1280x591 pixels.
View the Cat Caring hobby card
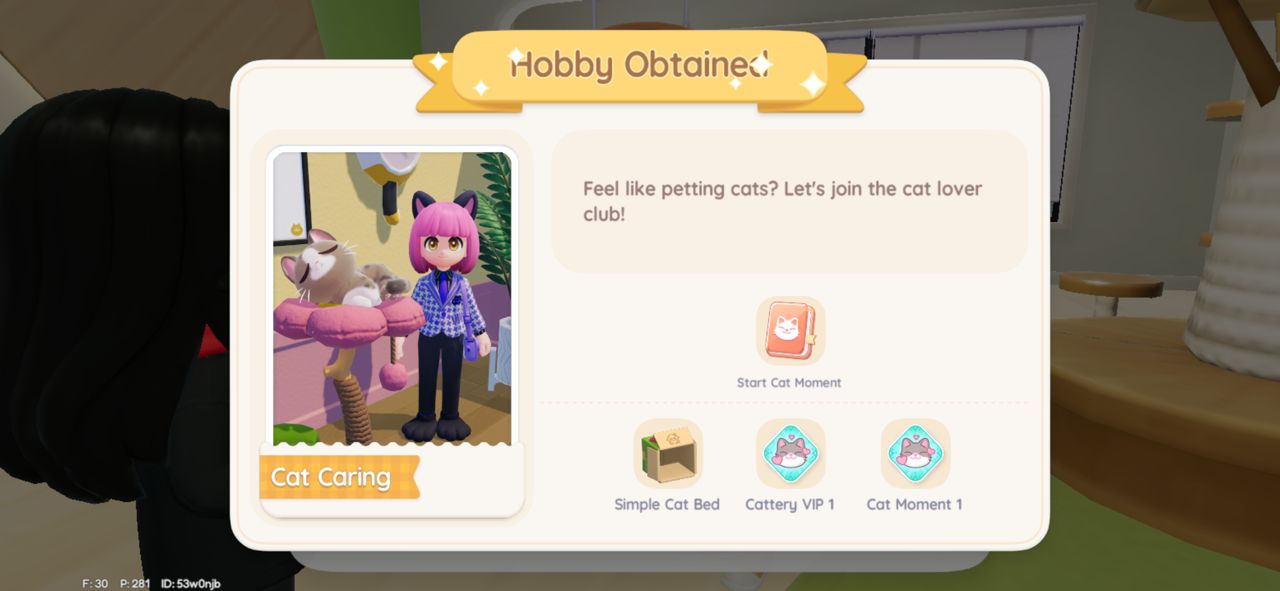[x=391, y=330]
